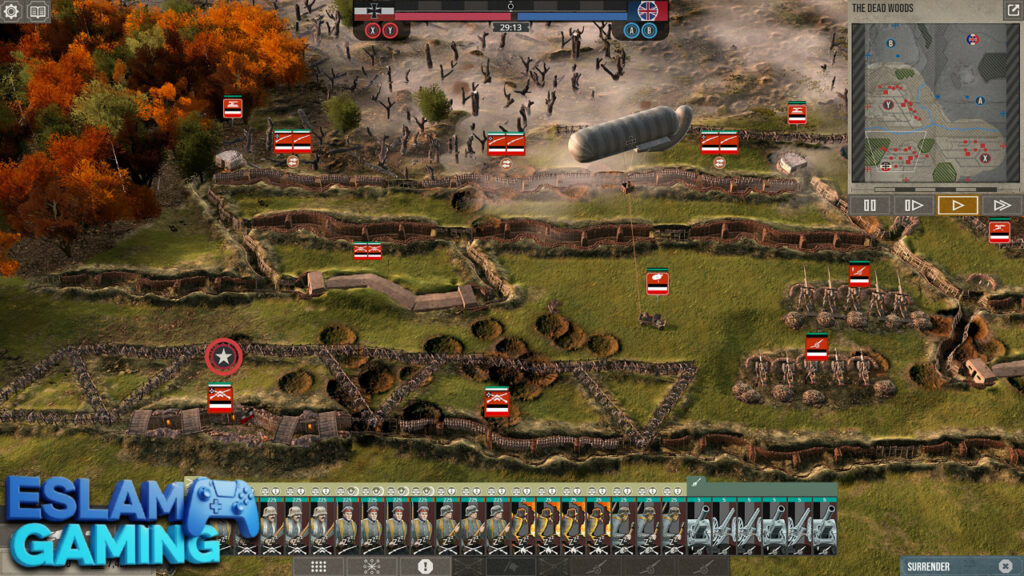Select objective Y marker on minimap
1024x576 pixels.
pyautogui.click(x=887, y=104)
